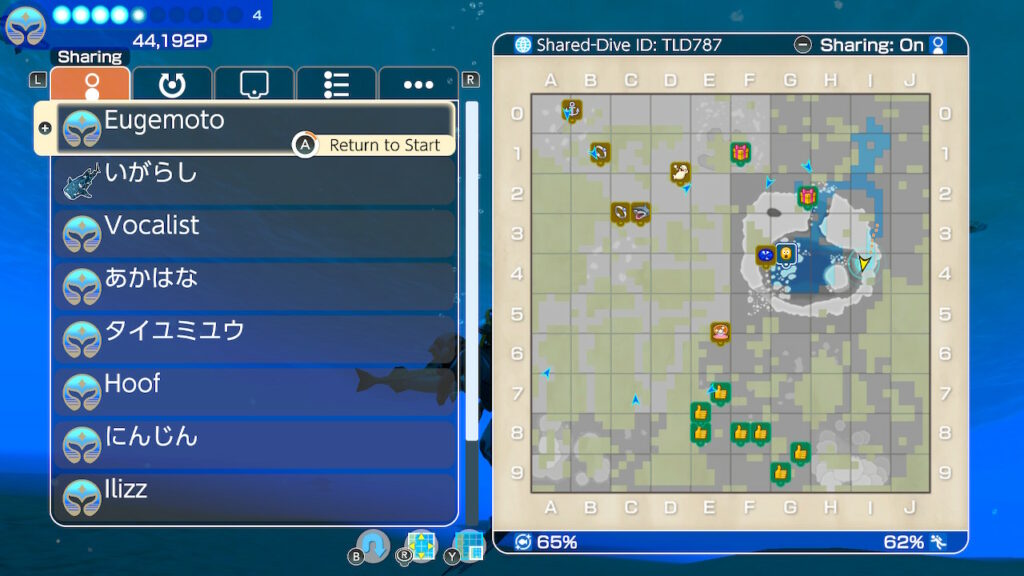Select the white creature marker on map
Image resolution: width=1024 pixels, height=576 pixels.
pyautogui.click(x=680, y=172)
